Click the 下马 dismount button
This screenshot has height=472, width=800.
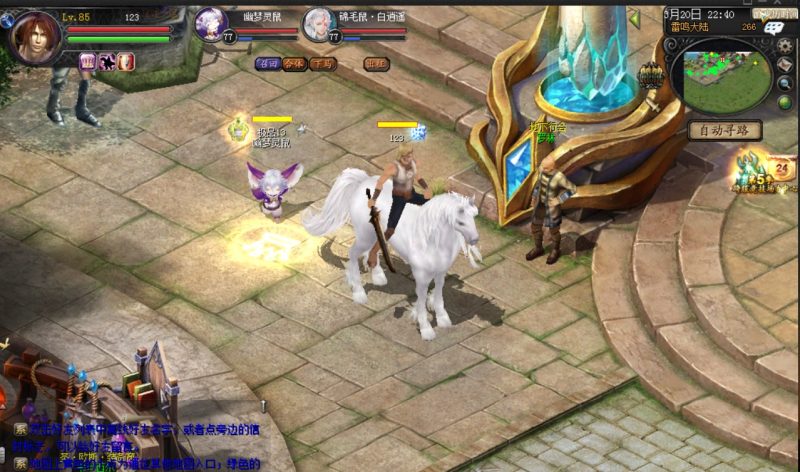click(323, 62)
